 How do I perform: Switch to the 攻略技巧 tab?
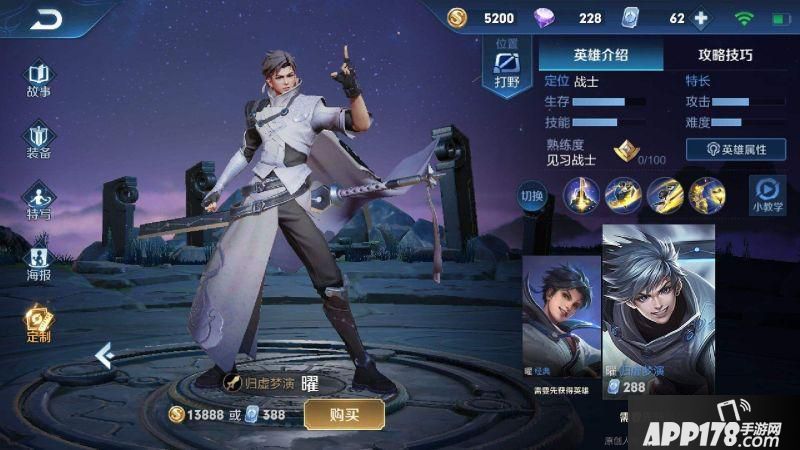725,56
